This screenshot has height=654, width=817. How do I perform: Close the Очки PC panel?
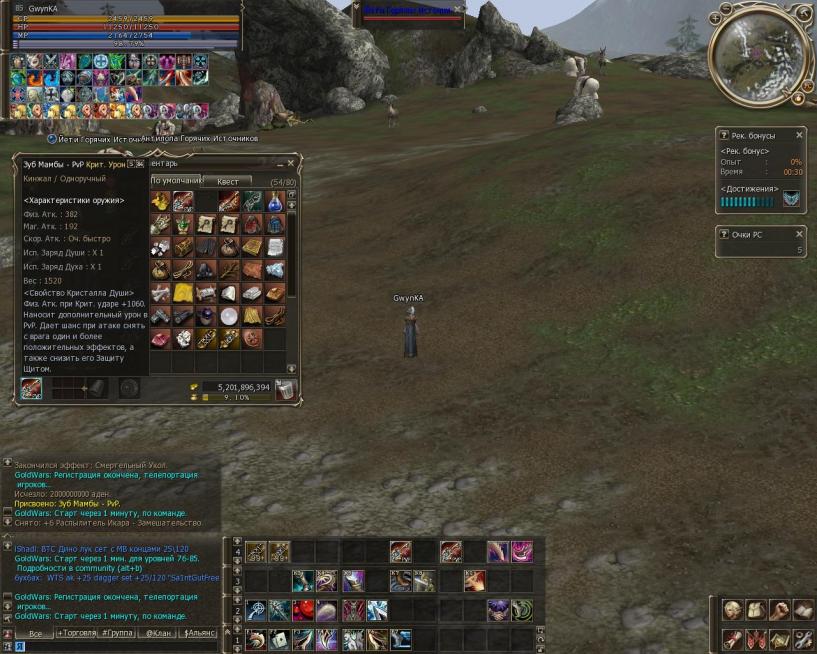[799, 234]
